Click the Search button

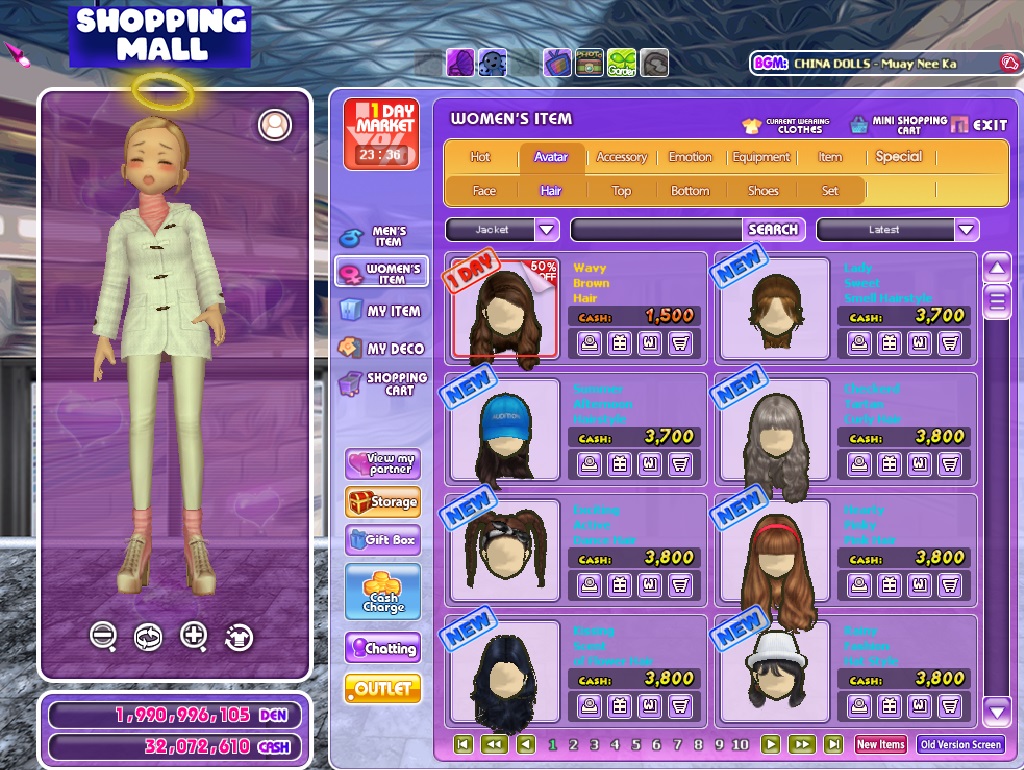click(773, 230)
